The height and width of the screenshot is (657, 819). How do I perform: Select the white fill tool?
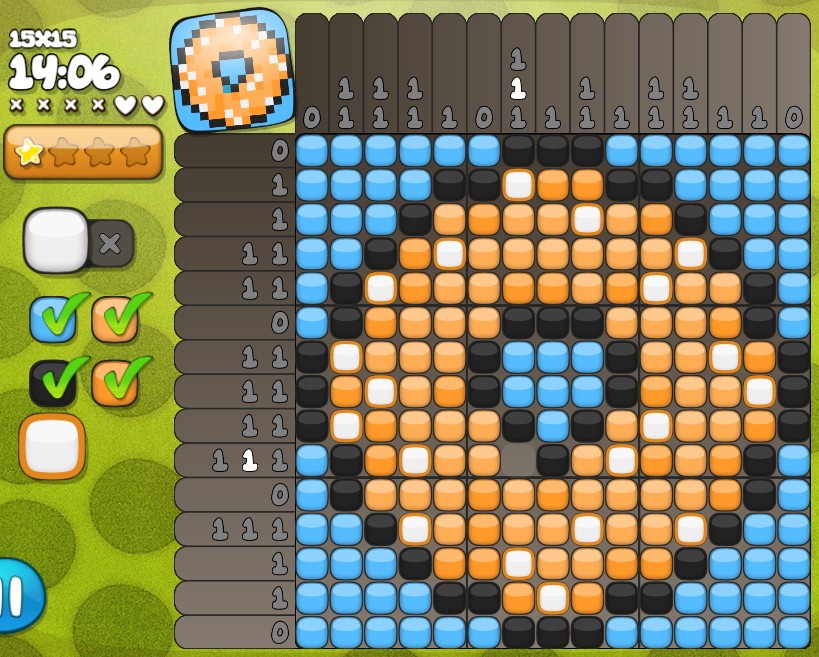click(x=55, y=240)
